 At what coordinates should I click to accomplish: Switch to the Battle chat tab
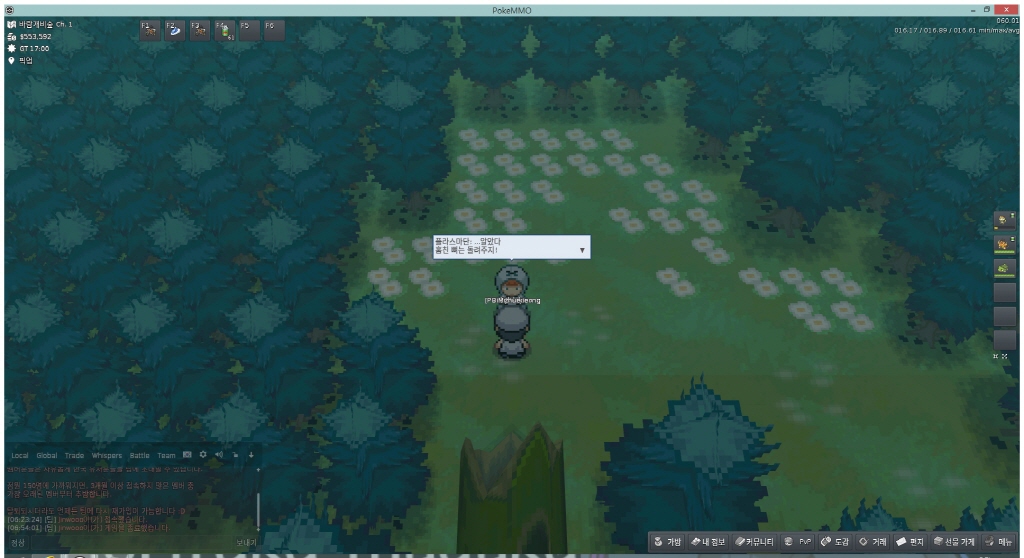pyautogui.click(x=139, y=455)
